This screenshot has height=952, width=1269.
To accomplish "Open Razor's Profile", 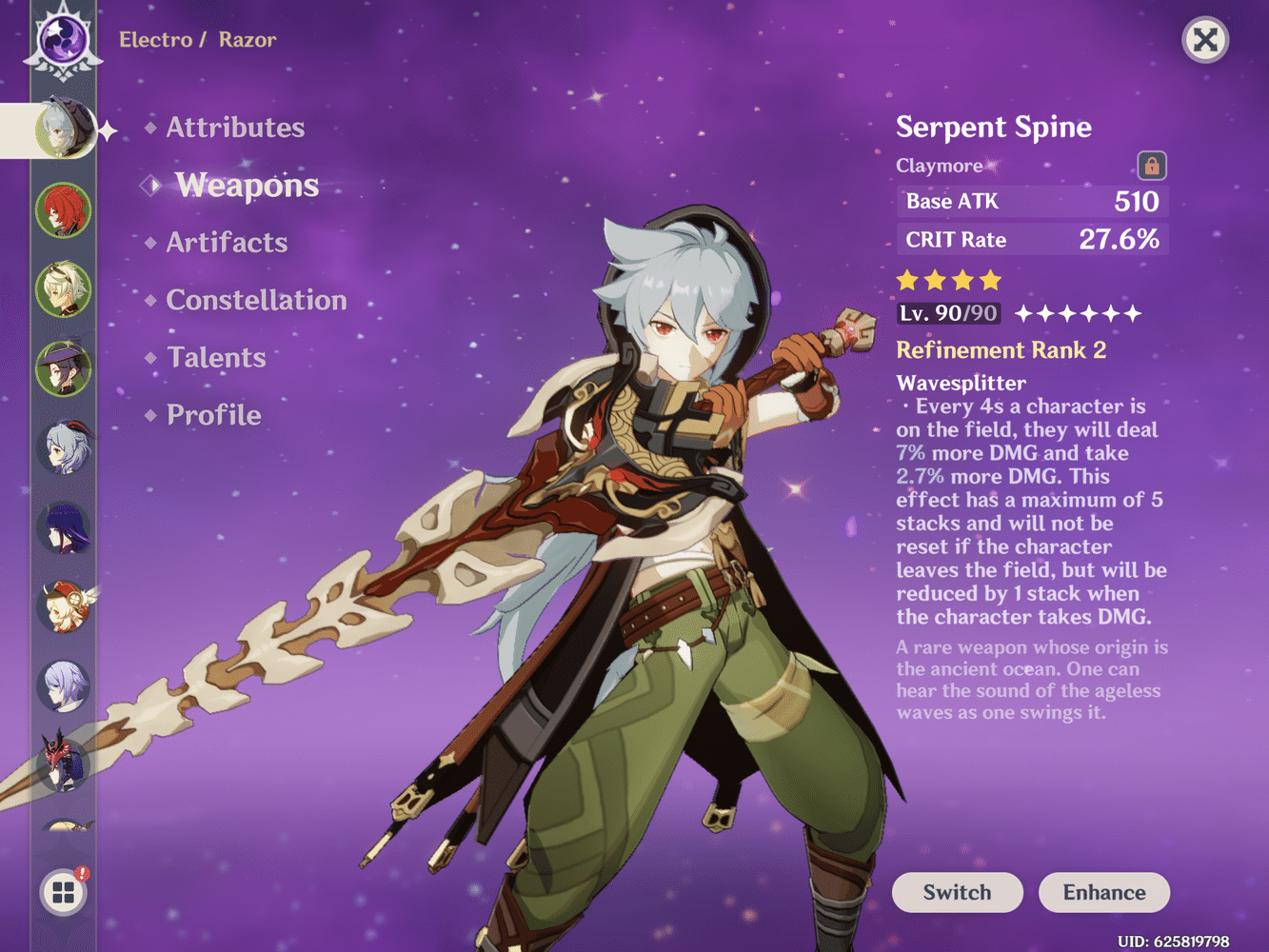I will tap(212, 414).
